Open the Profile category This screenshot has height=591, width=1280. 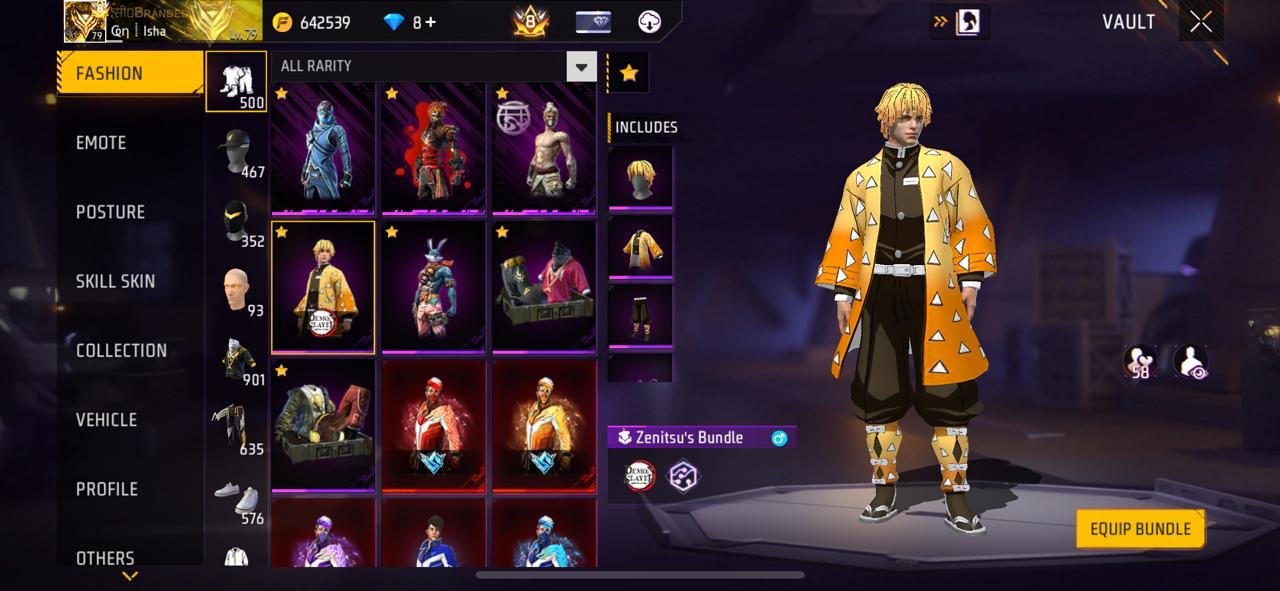(x=107, y=489)
